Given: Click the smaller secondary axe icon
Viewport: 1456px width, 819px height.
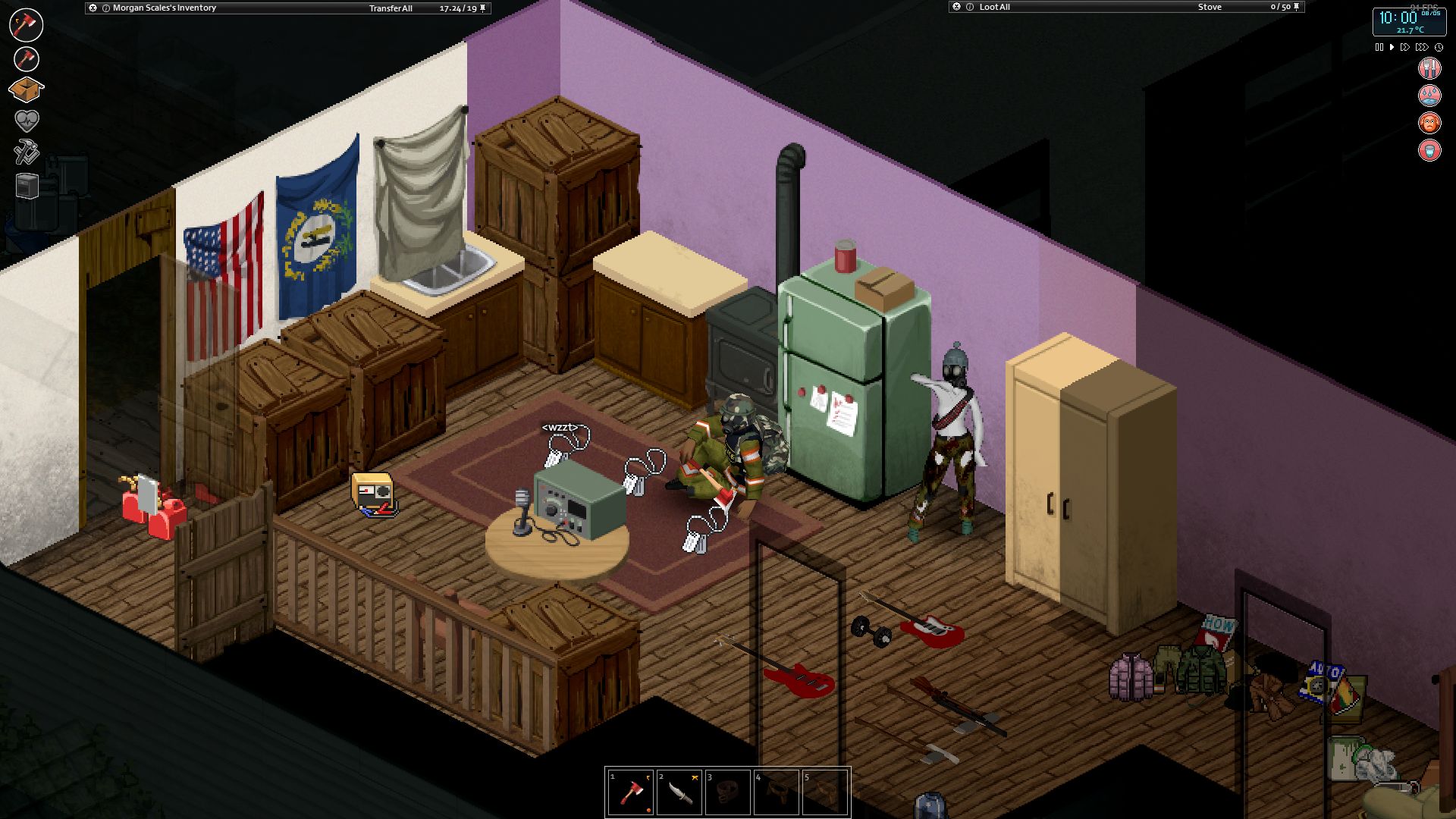Looking at the screenshot, I should [x=27, y=58].
